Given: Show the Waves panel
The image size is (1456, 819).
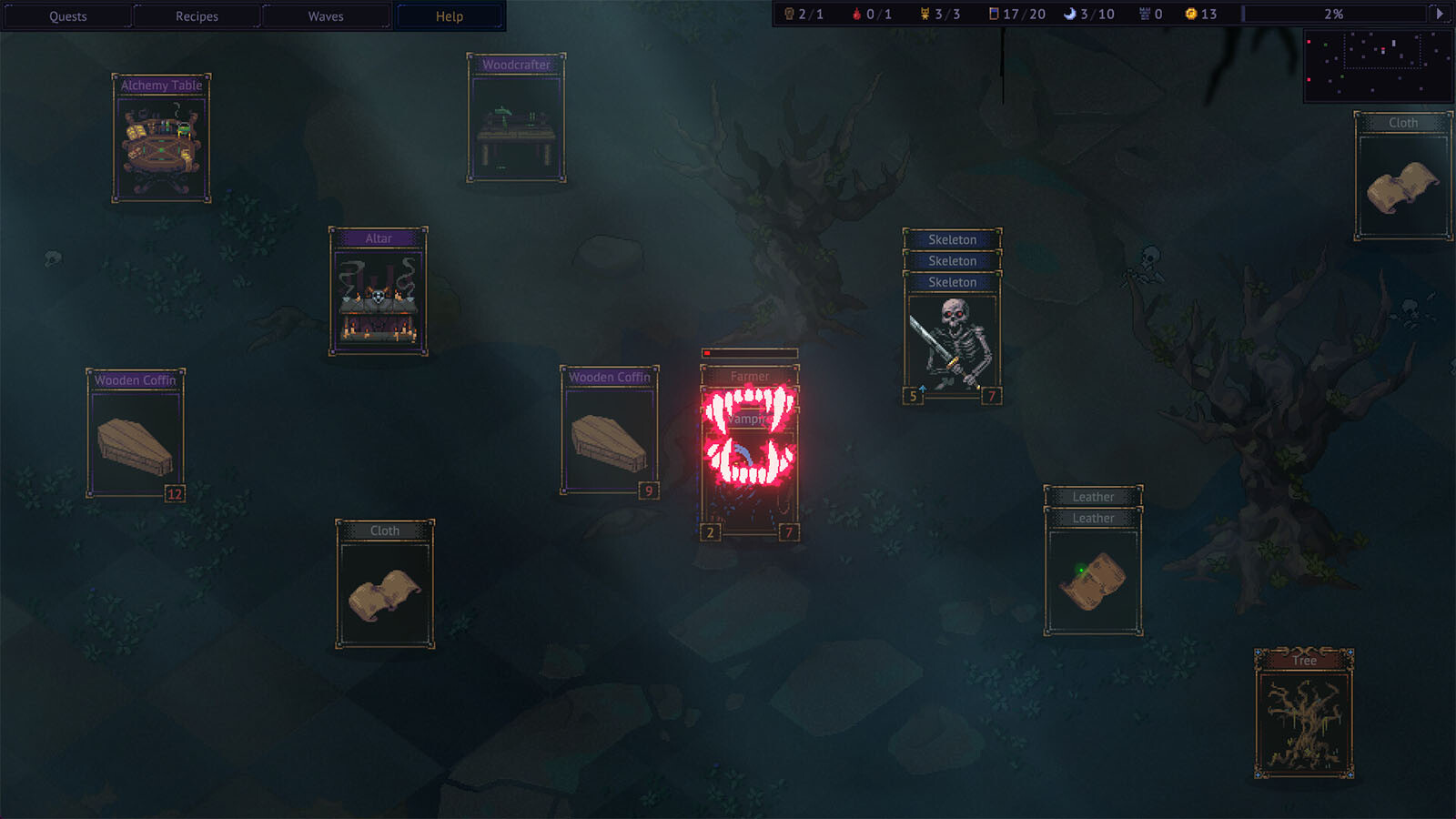Looking at the screenshot, I should (326, 16).
